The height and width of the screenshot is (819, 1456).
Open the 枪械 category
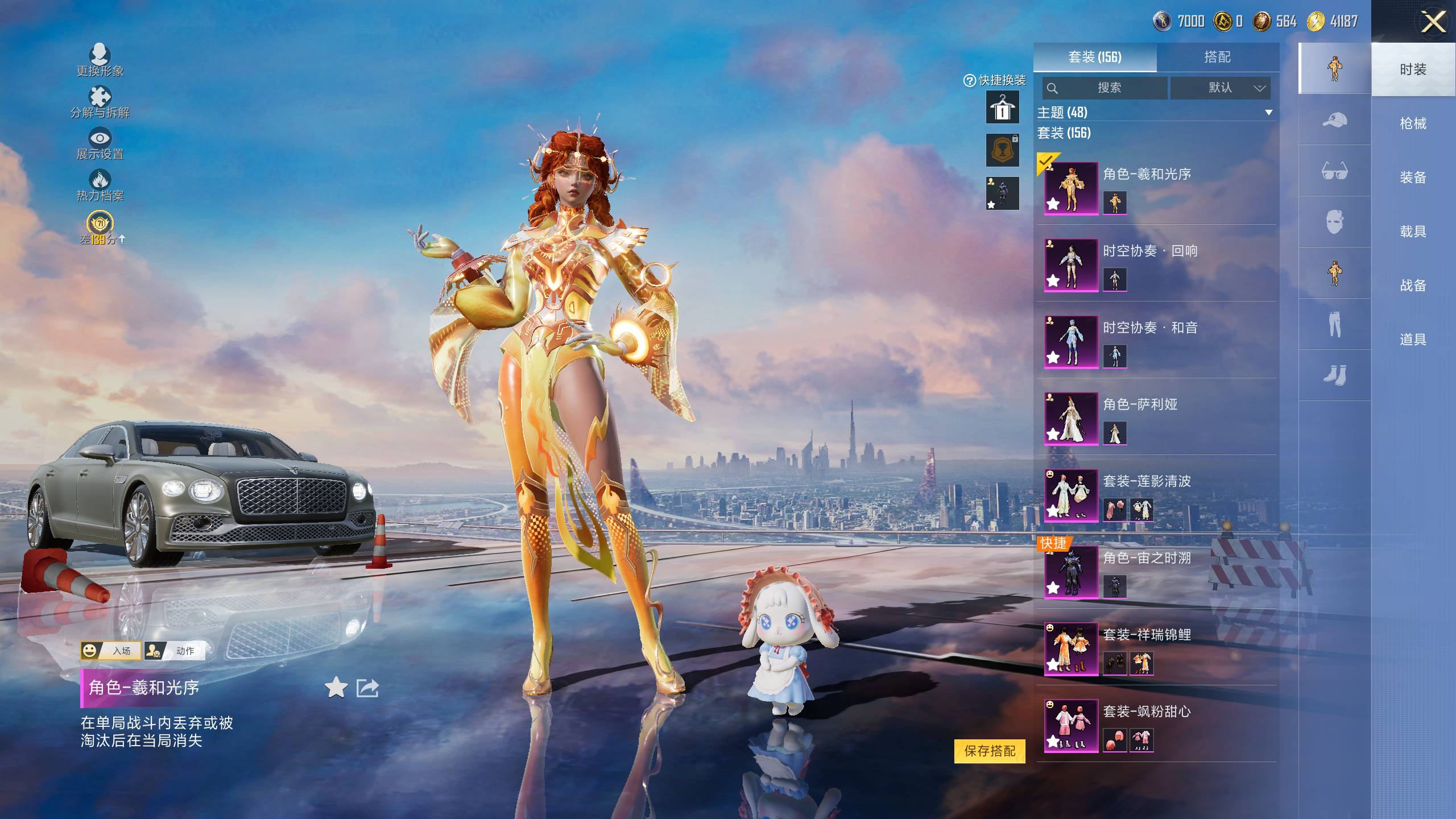point(1413,123)
